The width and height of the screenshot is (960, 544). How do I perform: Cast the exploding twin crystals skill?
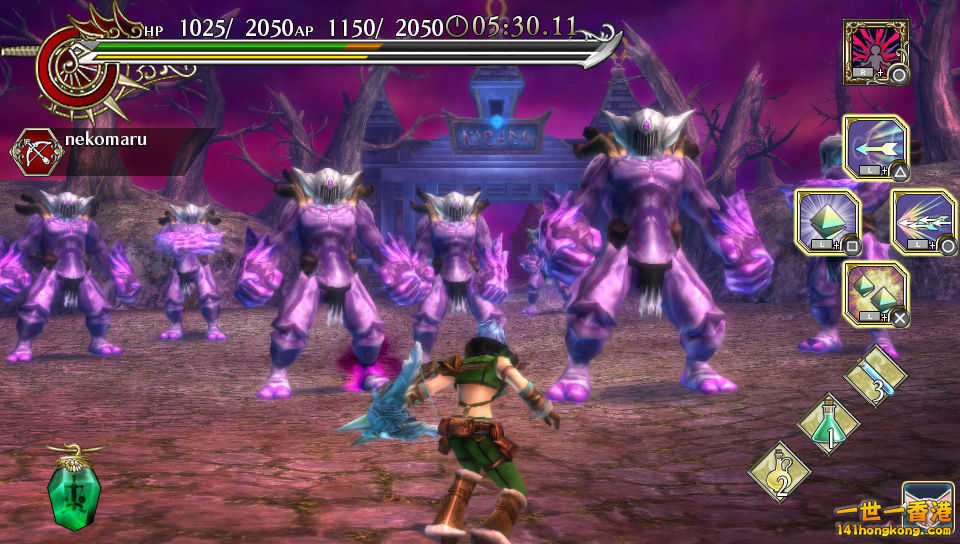(875, 294)
